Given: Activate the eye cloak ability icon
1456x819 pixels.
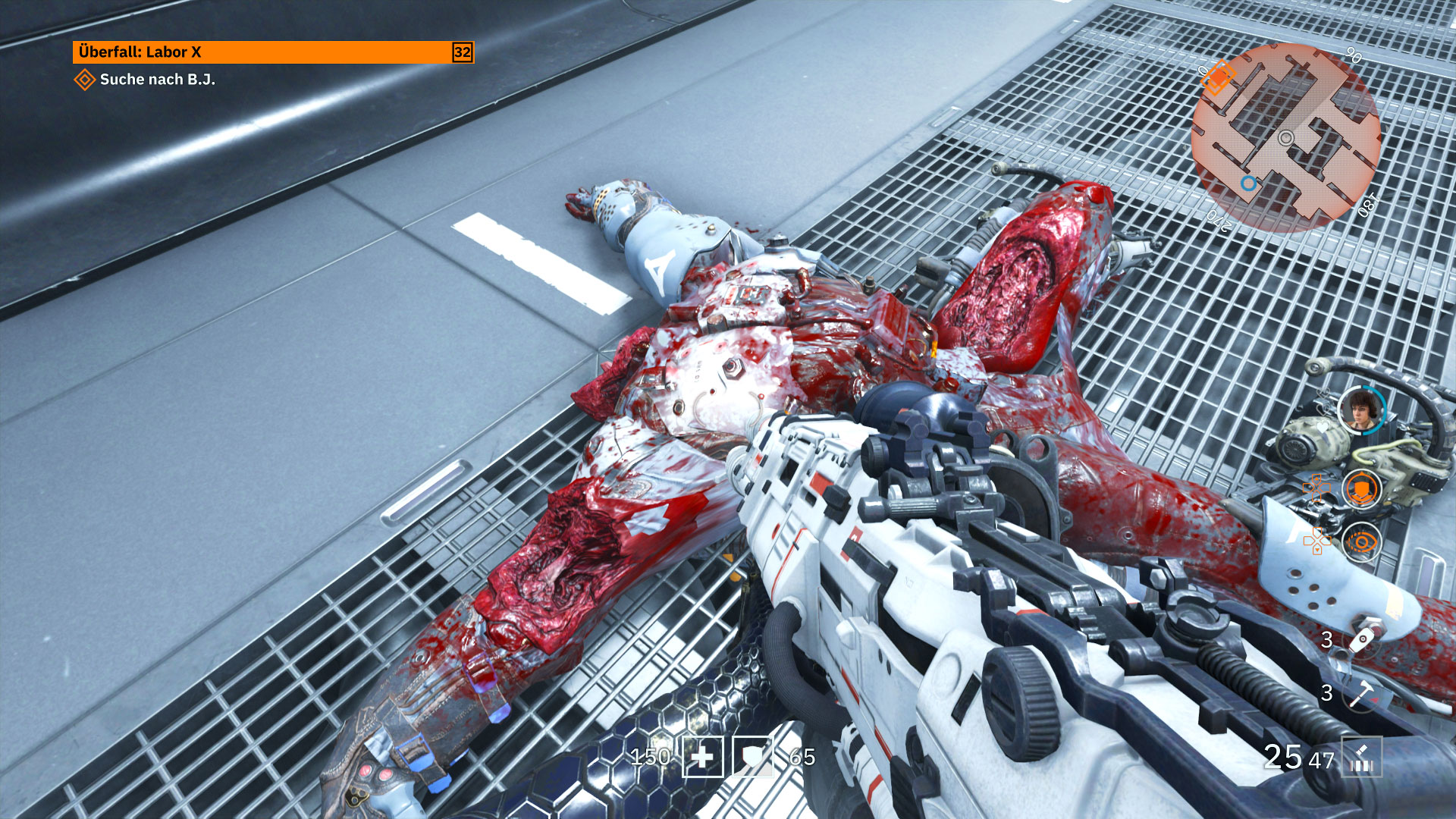Looking at the screenshot, I should [1361, 542].
